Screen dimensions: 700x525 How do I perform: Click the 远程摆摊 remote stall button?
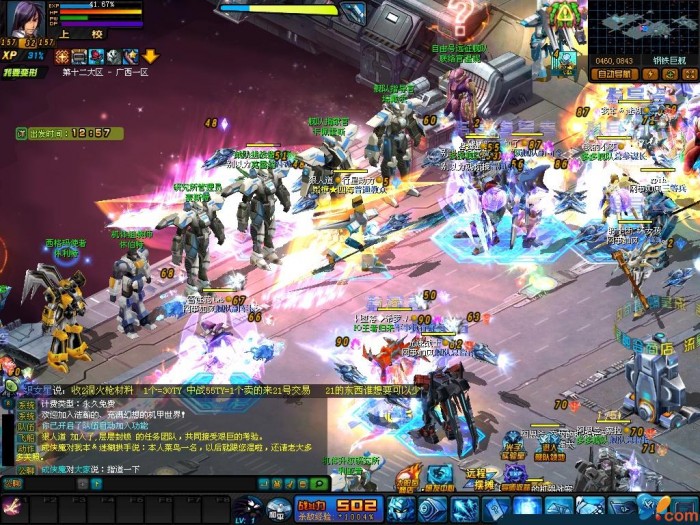click(476, 479)
